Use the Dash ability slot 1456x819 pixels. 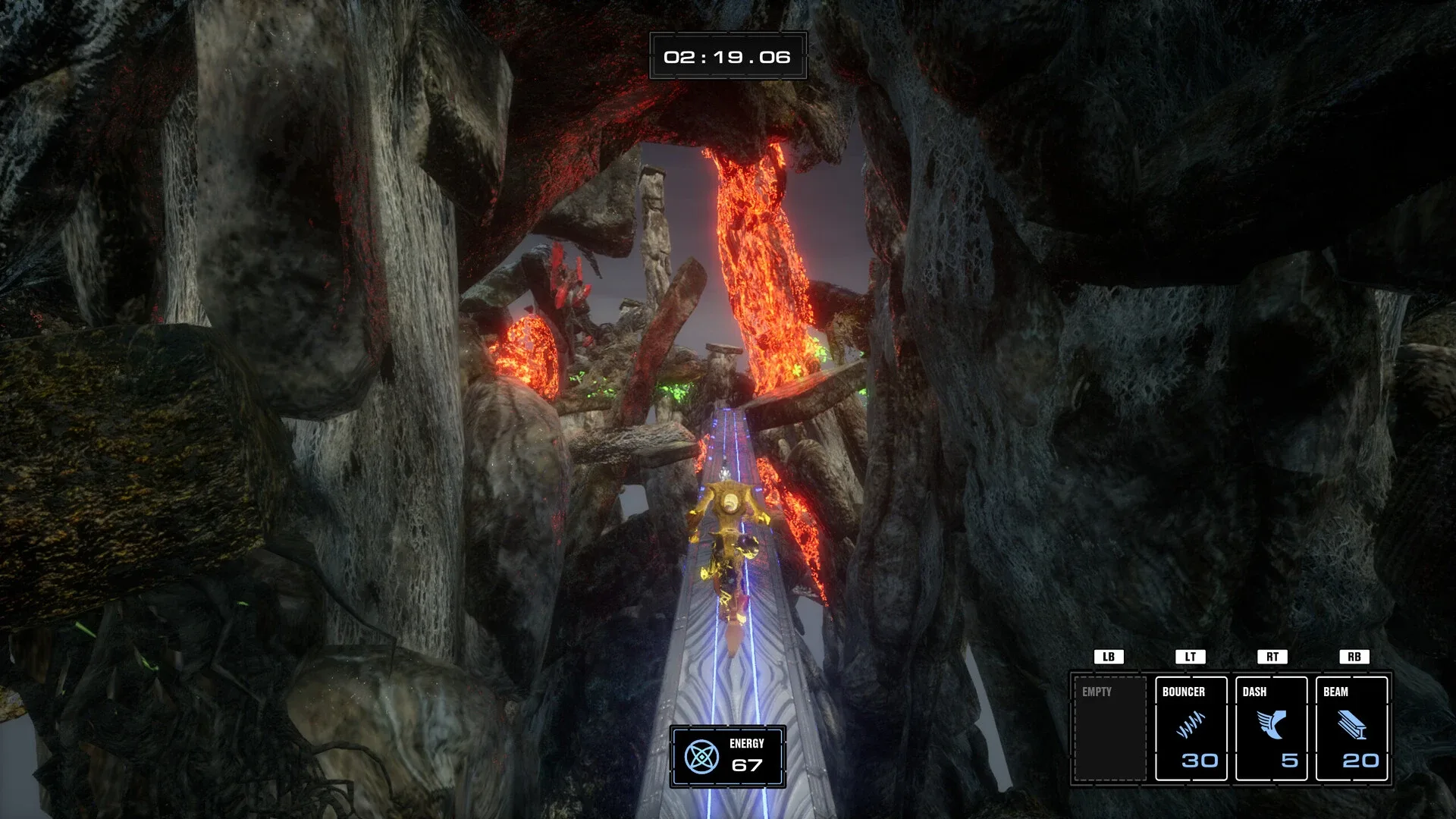[x=1271, y=728]
